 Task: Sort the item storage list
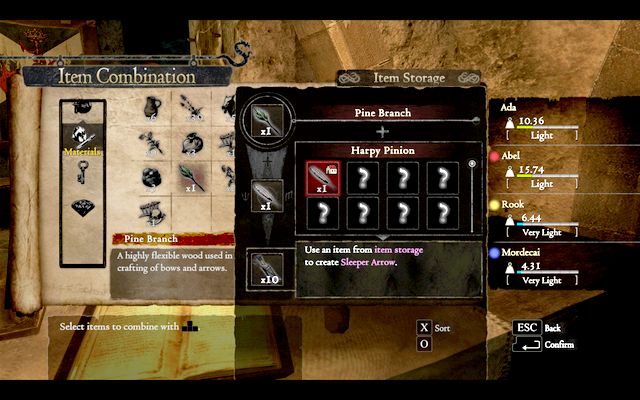424,327
